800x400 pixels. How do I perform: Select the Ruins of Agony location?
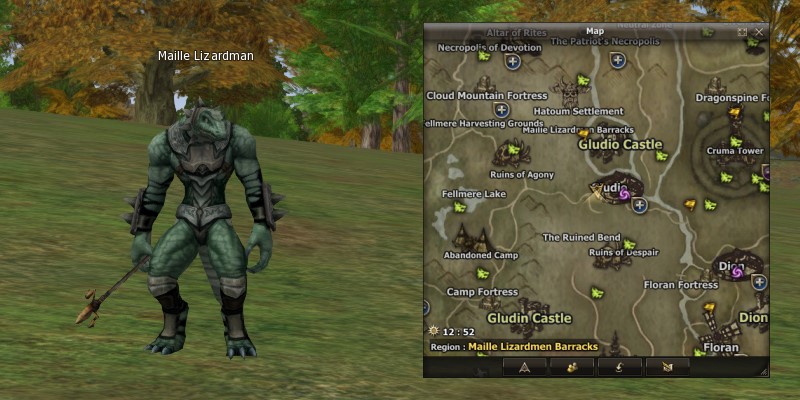click(x=512, y=153)
